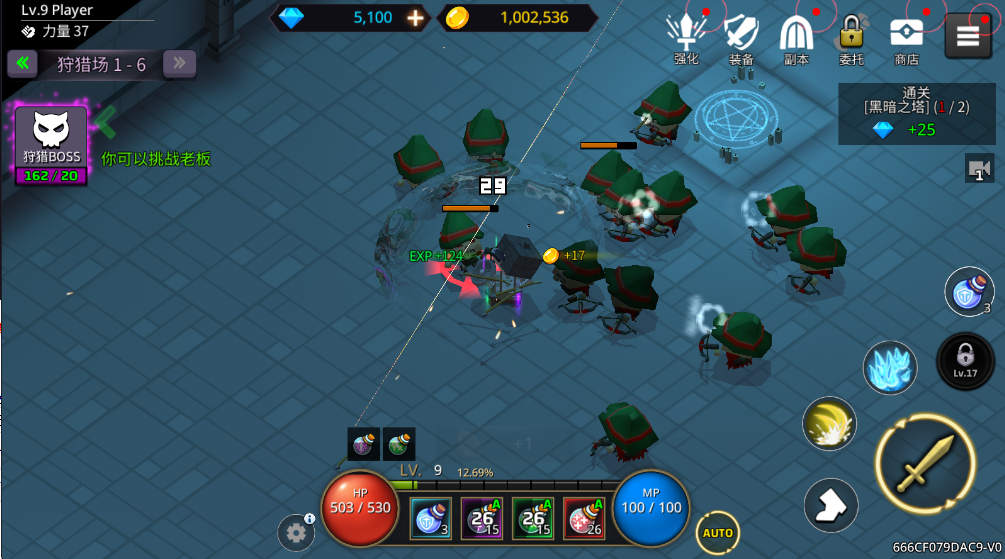1005x559 pixels.
Task: Open the 强化 enhancement menu
Action: tap(686, 38)
